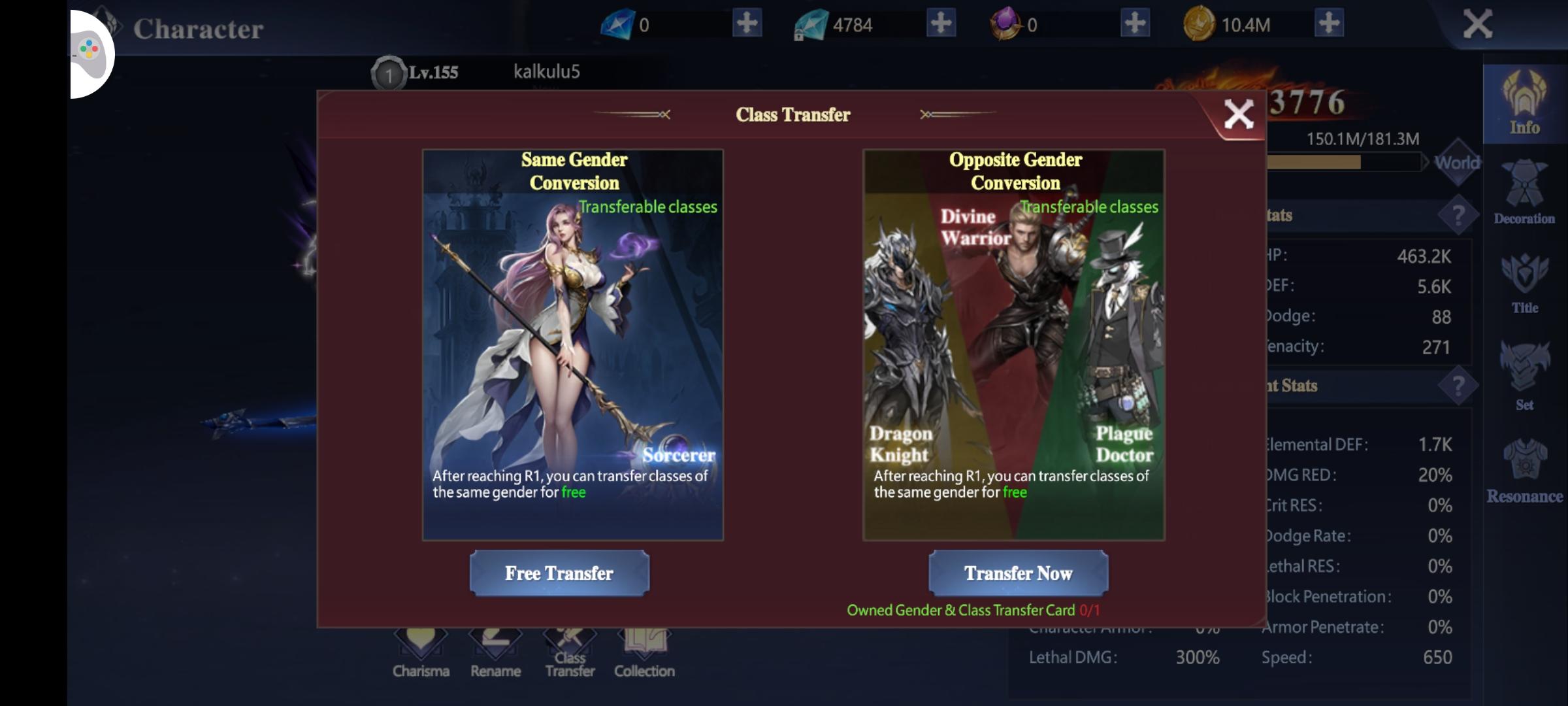The width and height of the screenshot is (1568, 706).
Task: Click the Transfer Now button
Action: coord(1018,573)
